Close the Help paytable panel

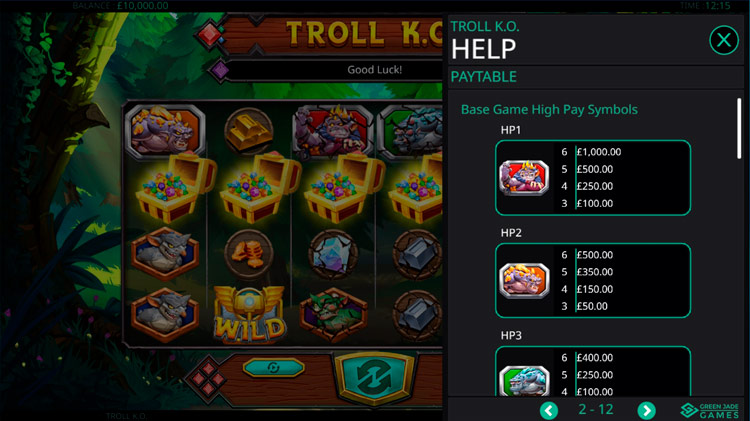[x=723, y=40]
